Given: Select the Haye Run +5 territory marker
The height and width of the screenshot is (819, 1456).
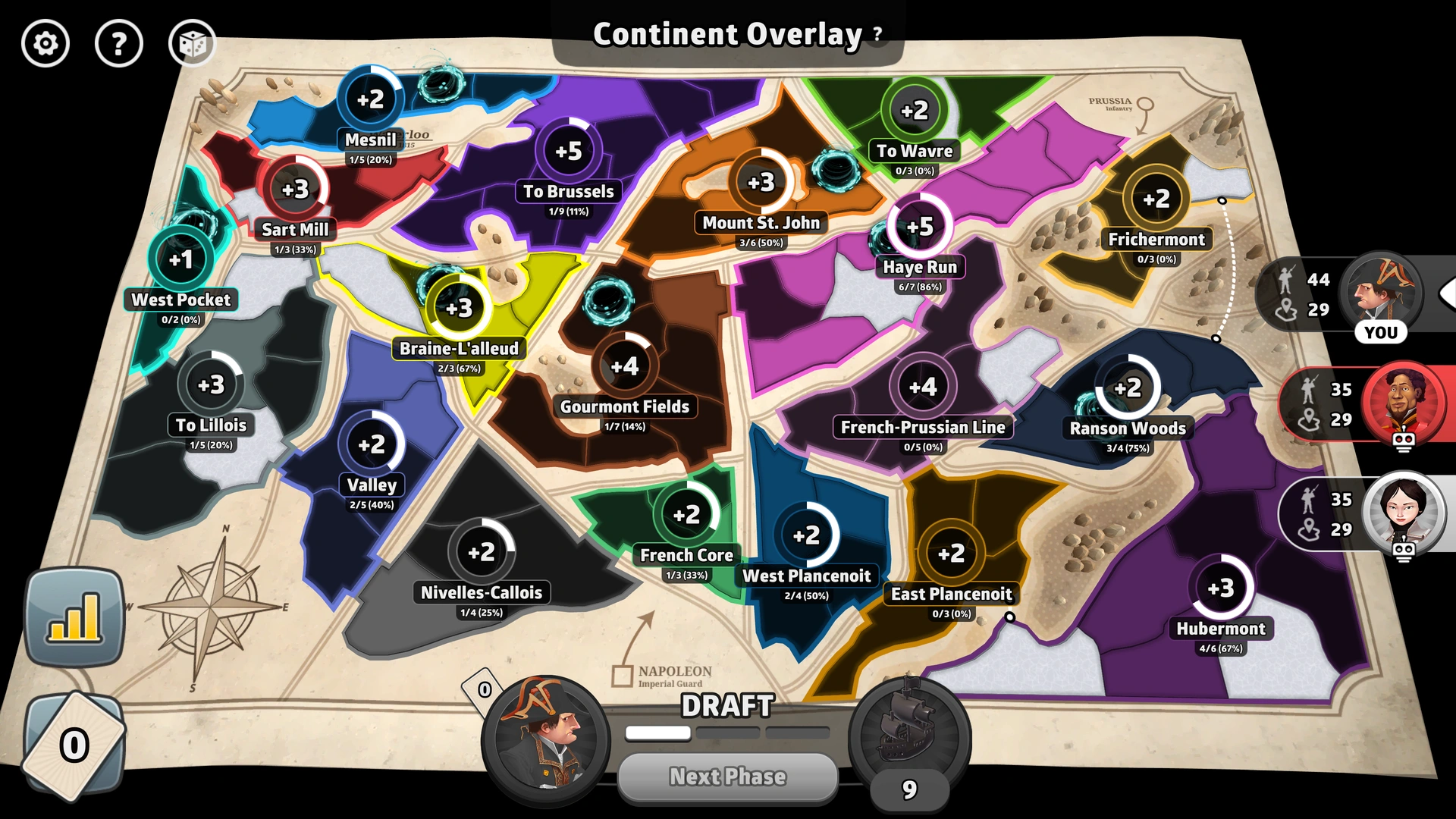Looking at the screenshot, I should coord(918,227).
